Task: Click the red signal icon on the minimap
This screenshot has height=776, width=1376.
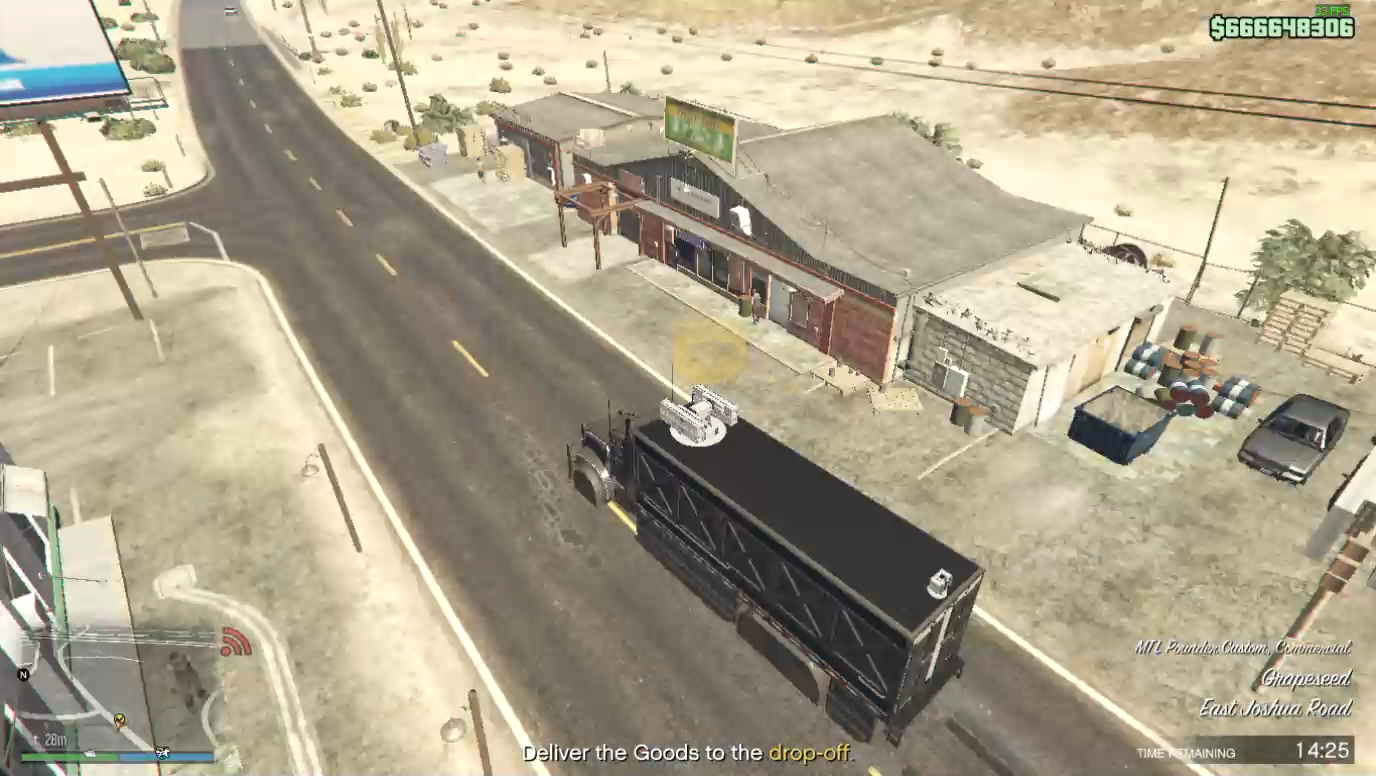Action: pyautogui.click(x=237, y=643)
